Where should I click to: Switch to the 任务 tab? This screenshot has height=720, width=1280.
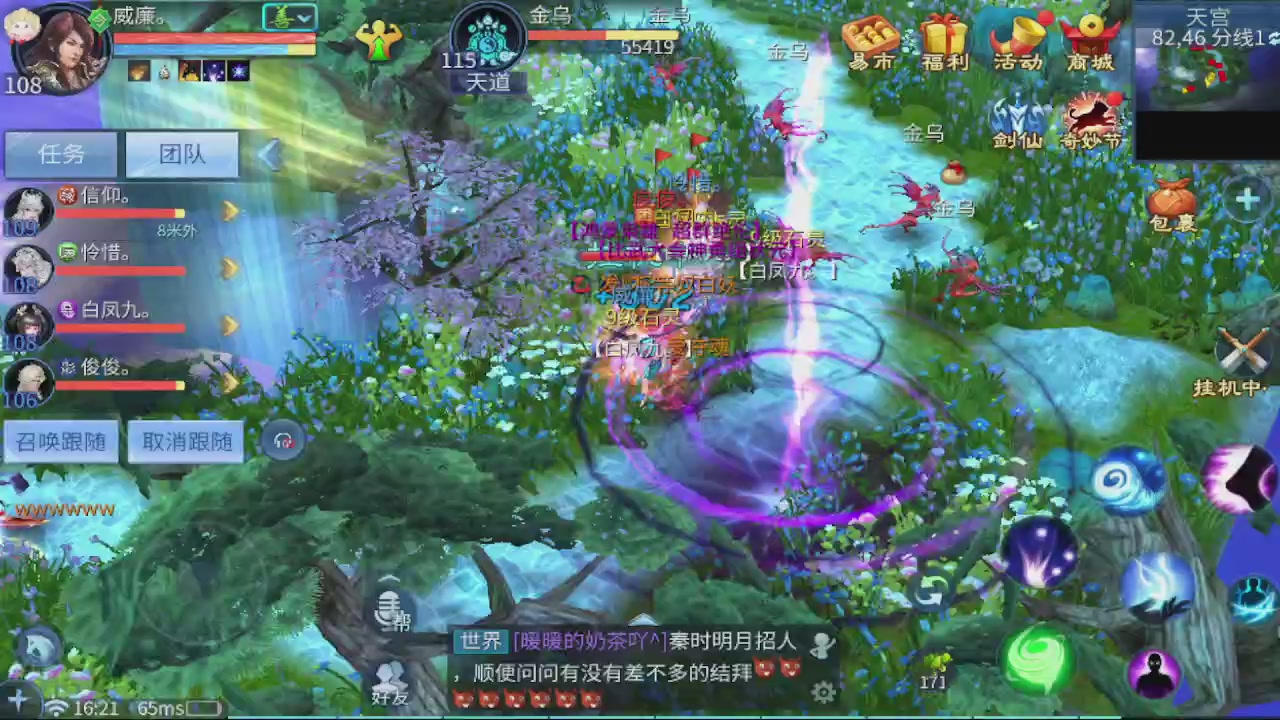(x=60, y=154)
